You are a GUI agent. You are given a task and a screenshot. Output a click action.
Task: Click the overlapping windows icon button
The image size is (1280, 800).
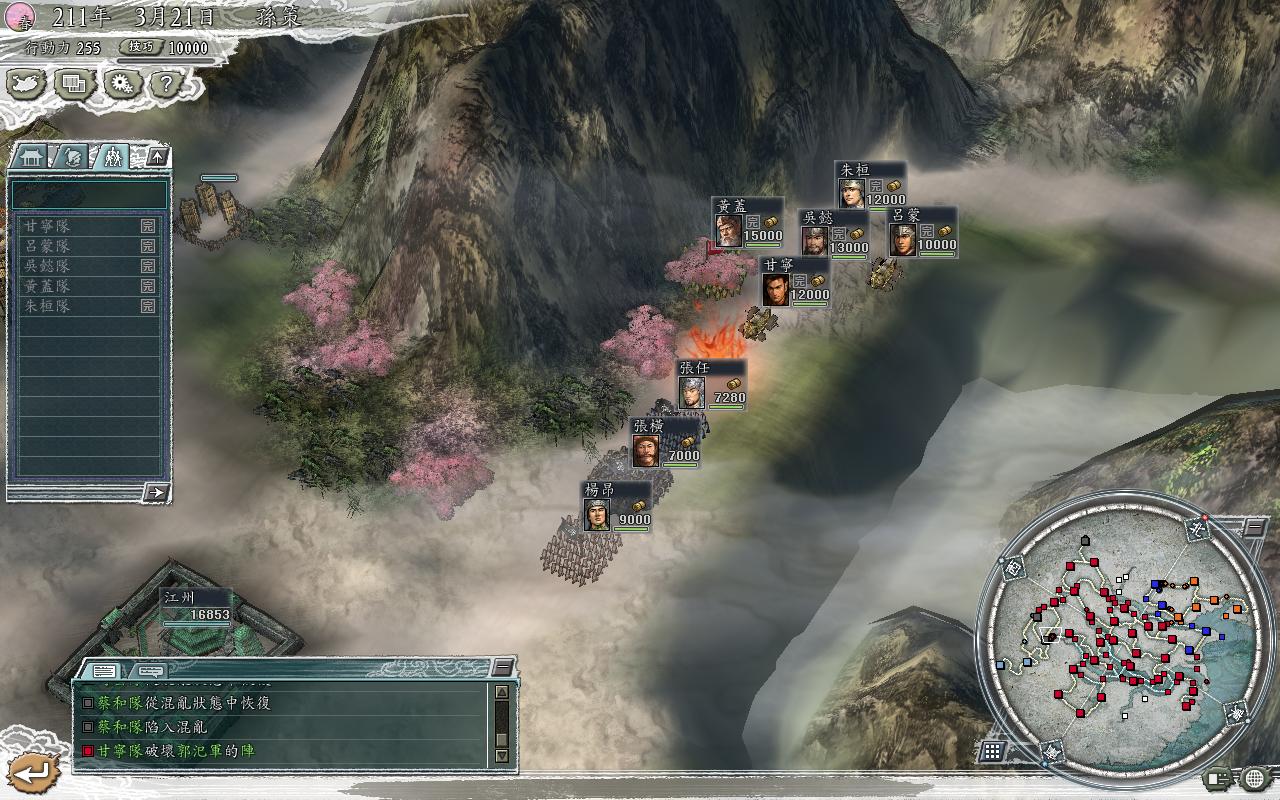tap(75, 84)
